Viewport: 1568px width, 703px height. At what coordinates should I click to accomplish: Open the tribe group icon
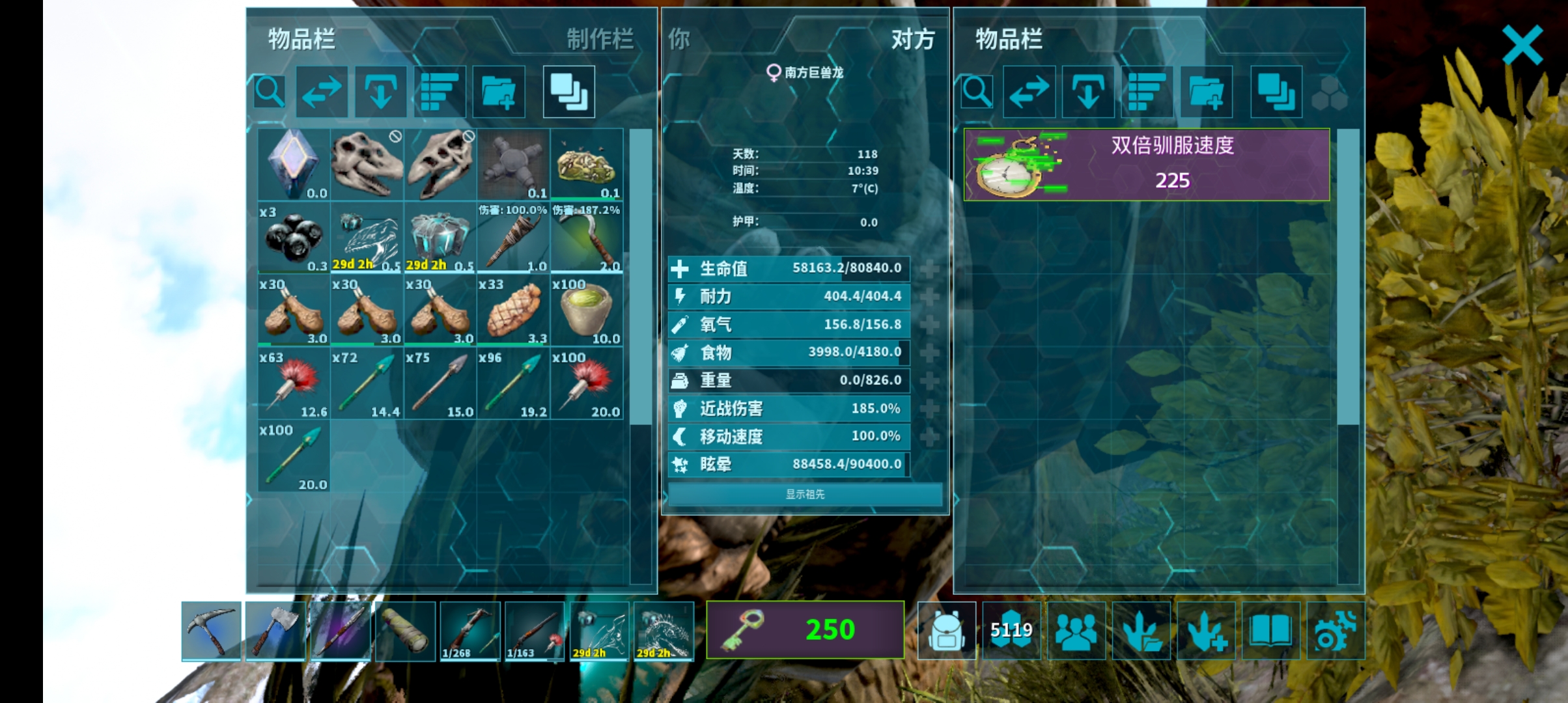tap(1076, 630)
